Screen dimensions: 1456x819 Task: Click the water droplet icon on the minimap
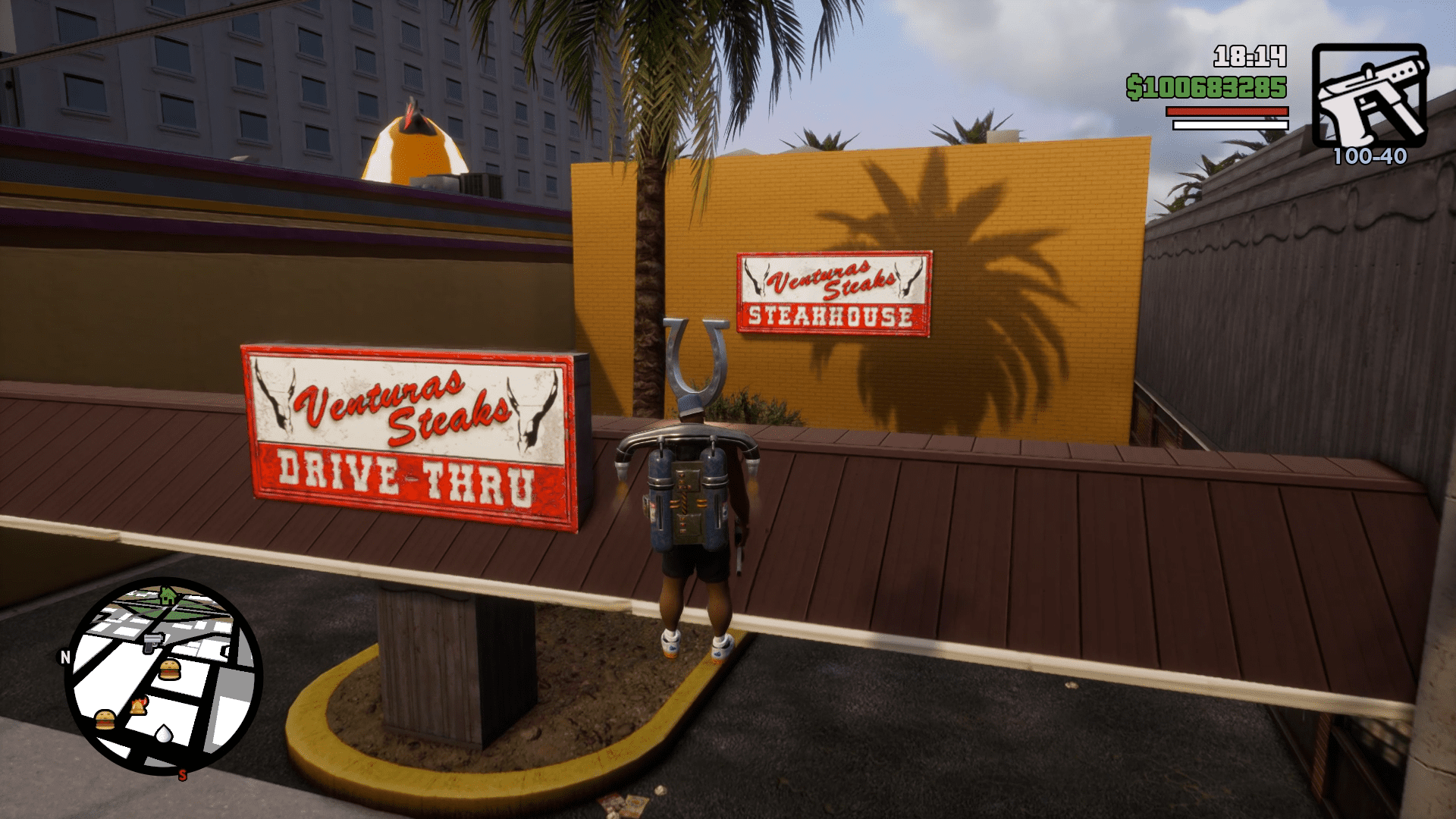click(x=163, y=735)
